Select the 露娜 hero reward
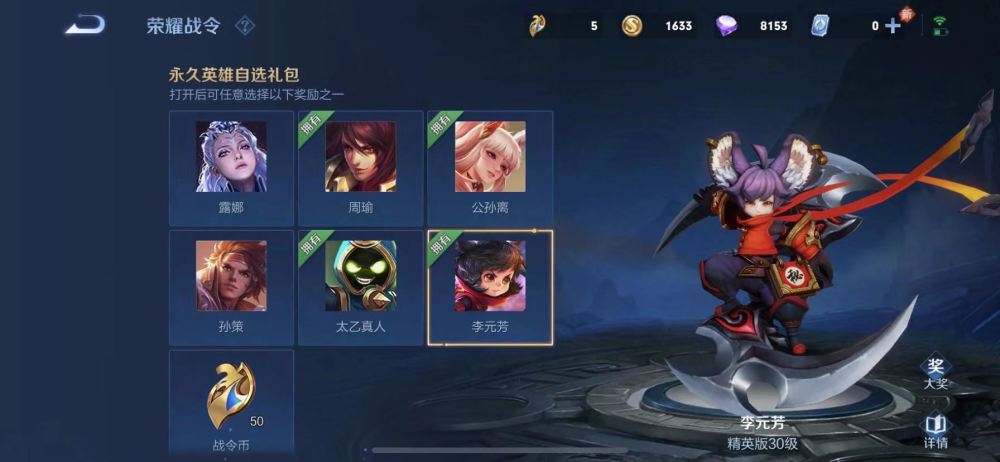1000x462 pixels. (x=231, y=167)
